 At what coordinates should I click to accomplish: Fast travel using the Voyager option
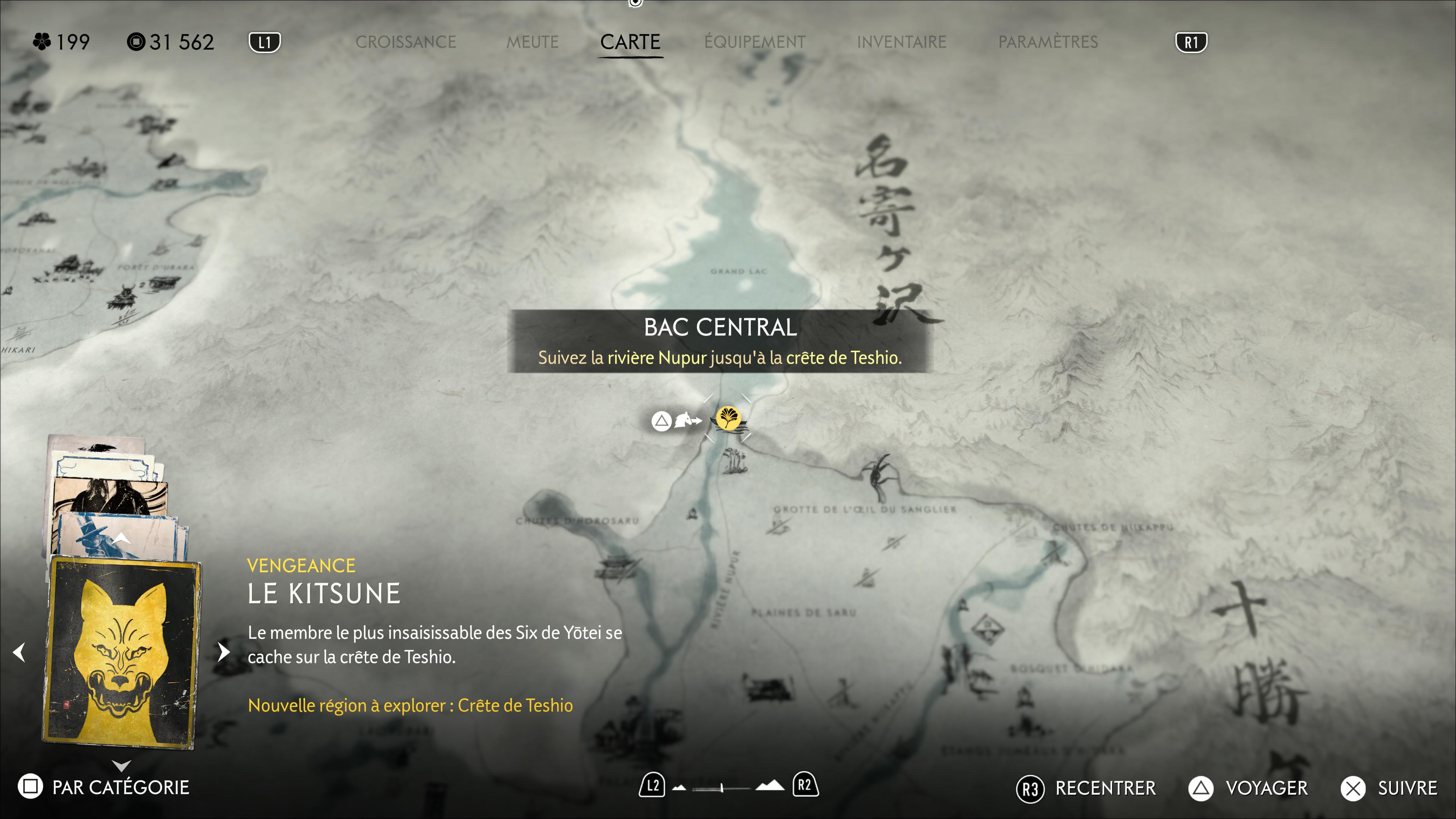[x=1249, y=789]
